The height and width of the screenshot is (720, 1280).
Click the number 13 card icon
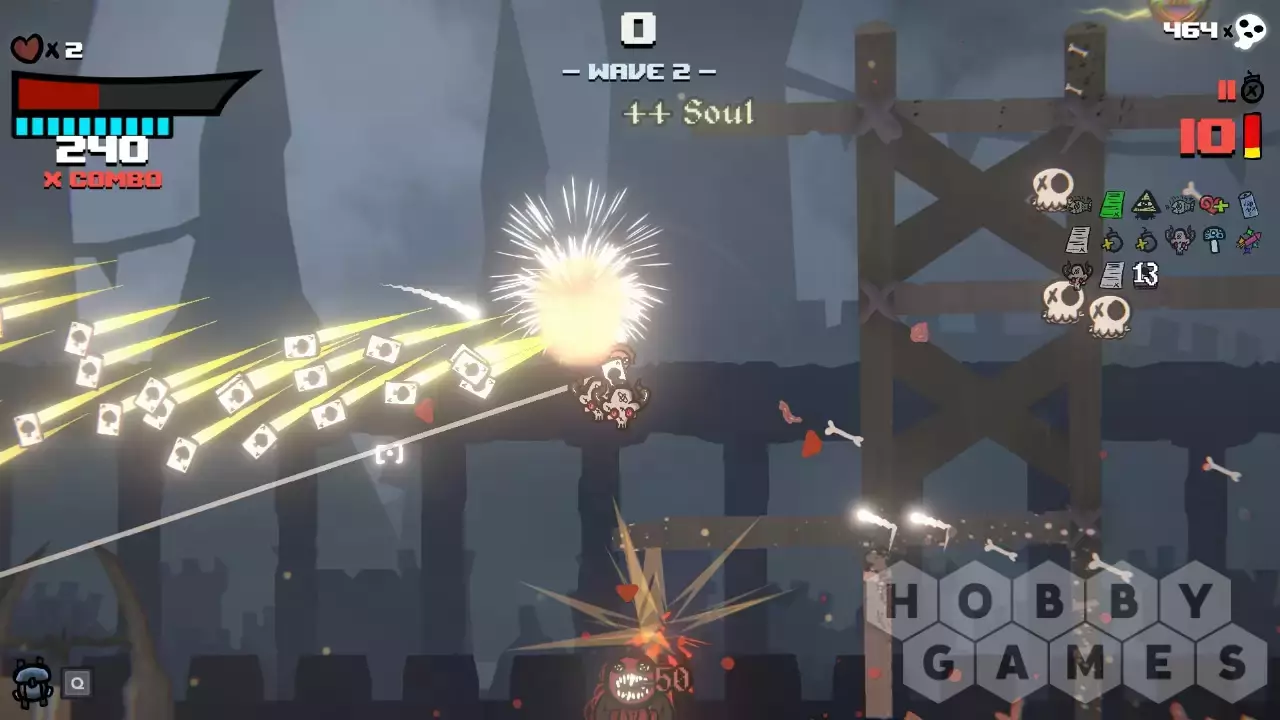click(x=1145, y=275)
